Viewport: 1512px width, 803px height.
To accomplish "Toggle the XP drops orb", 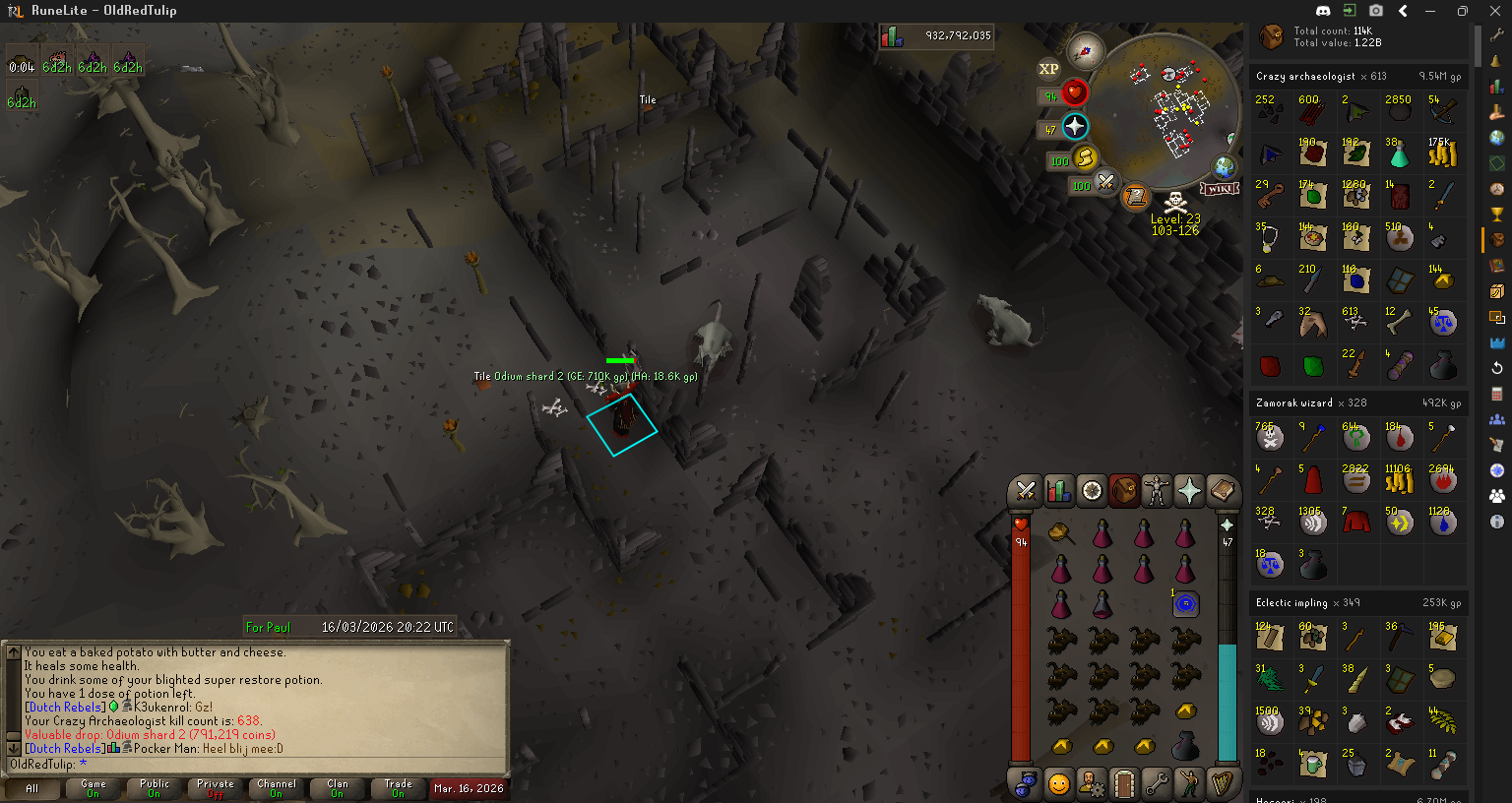I will point(1048,69).
